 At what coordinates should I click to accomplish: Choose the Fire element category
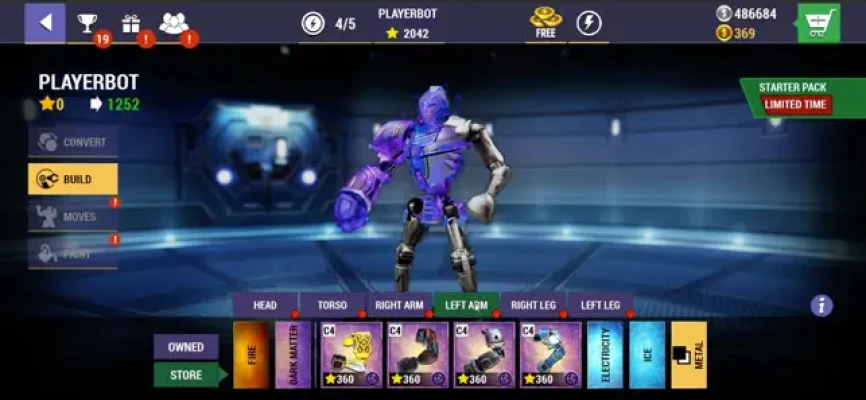tap(251, 354)
